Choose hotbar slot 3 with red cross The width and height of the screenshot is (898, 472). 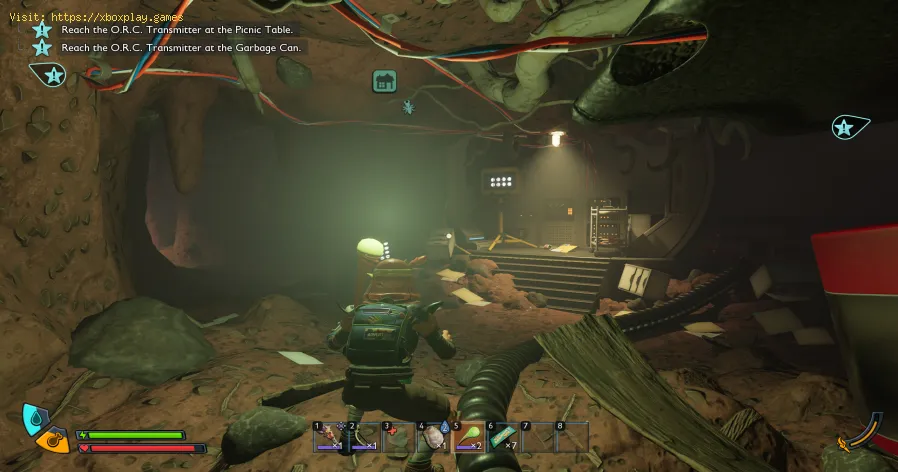[398, 436]
